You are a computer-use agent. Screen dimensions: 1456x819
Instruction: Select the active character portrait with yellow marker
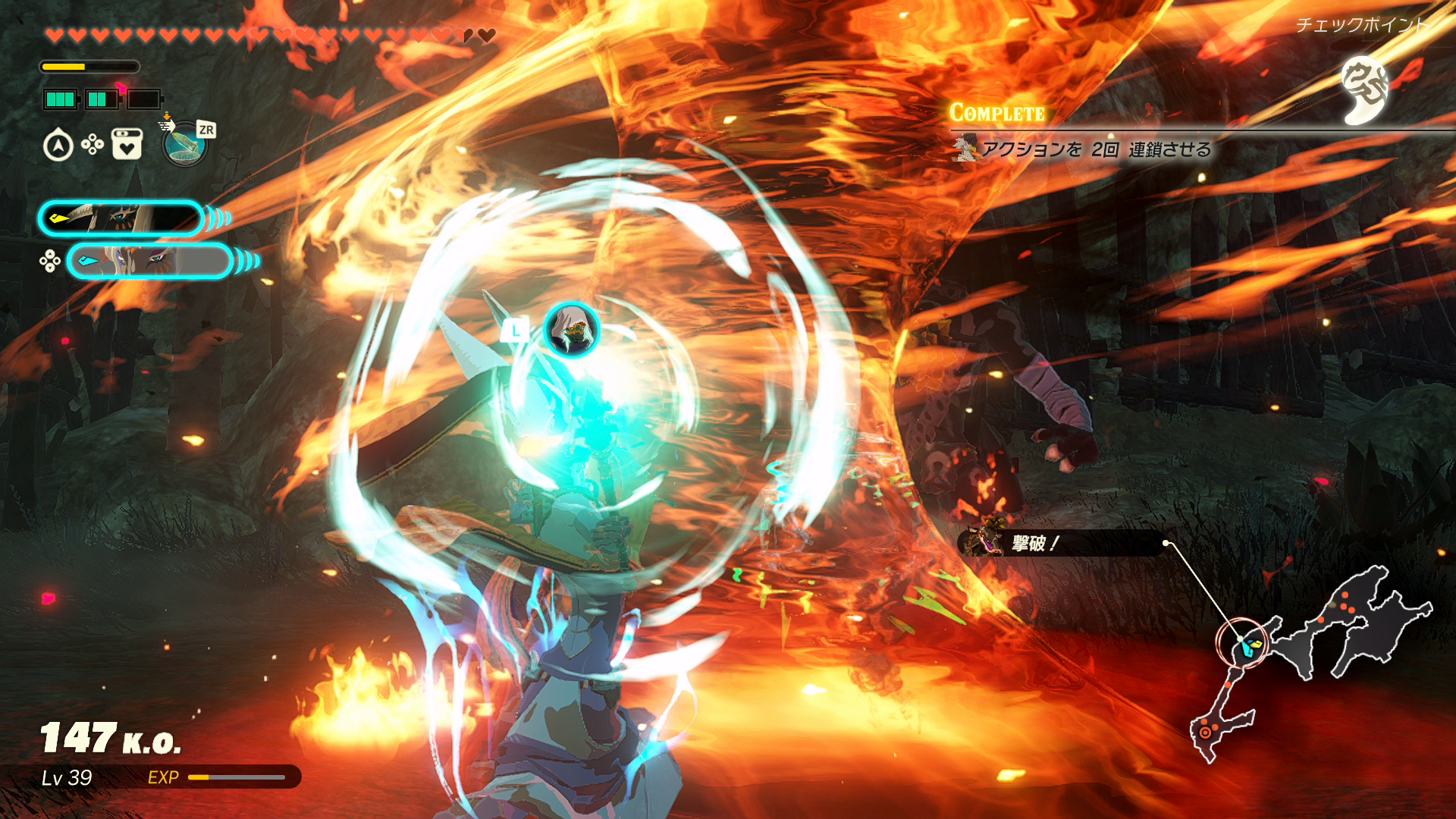pyautogui.click(x=121, y=218)
